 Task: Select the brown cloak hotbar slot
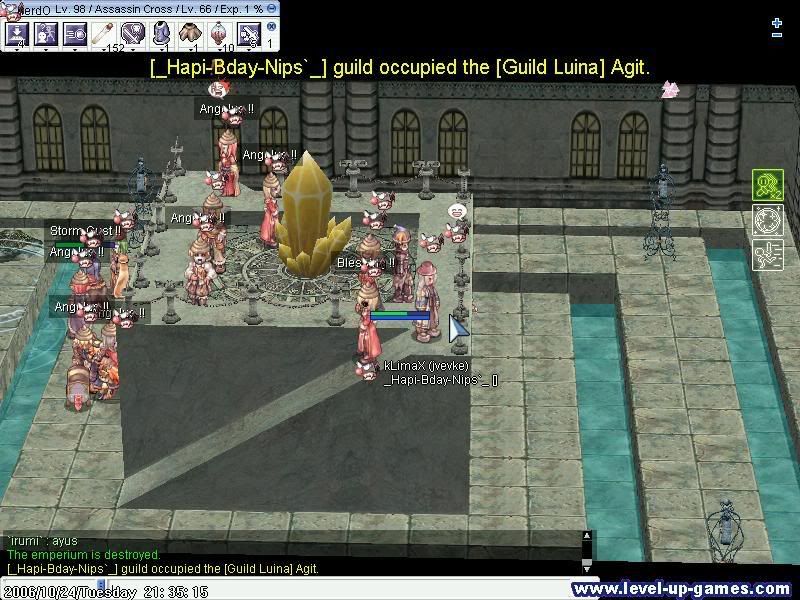(191, 35)
